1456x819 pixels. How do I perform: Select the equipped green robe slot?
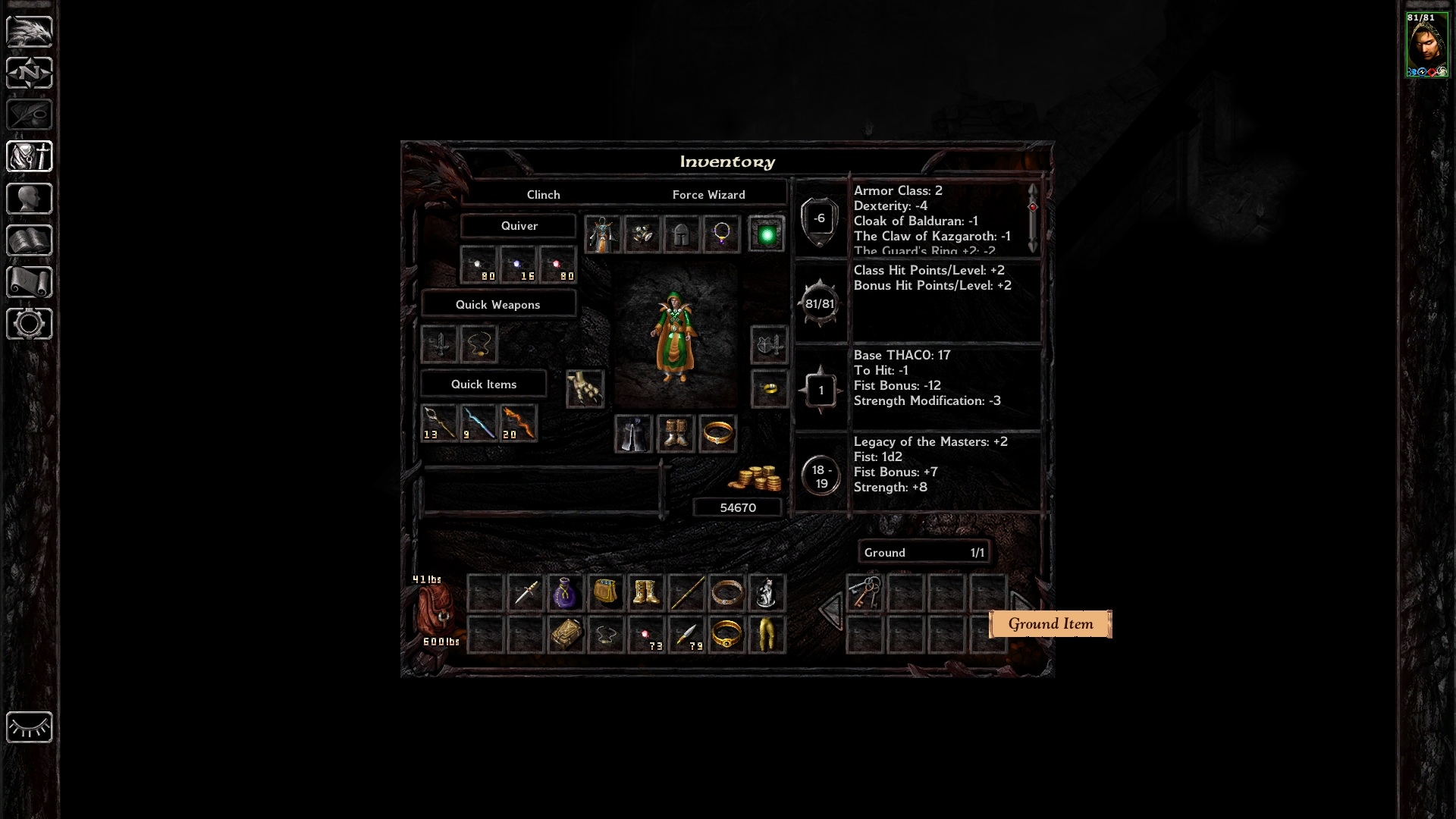point(603,234)
